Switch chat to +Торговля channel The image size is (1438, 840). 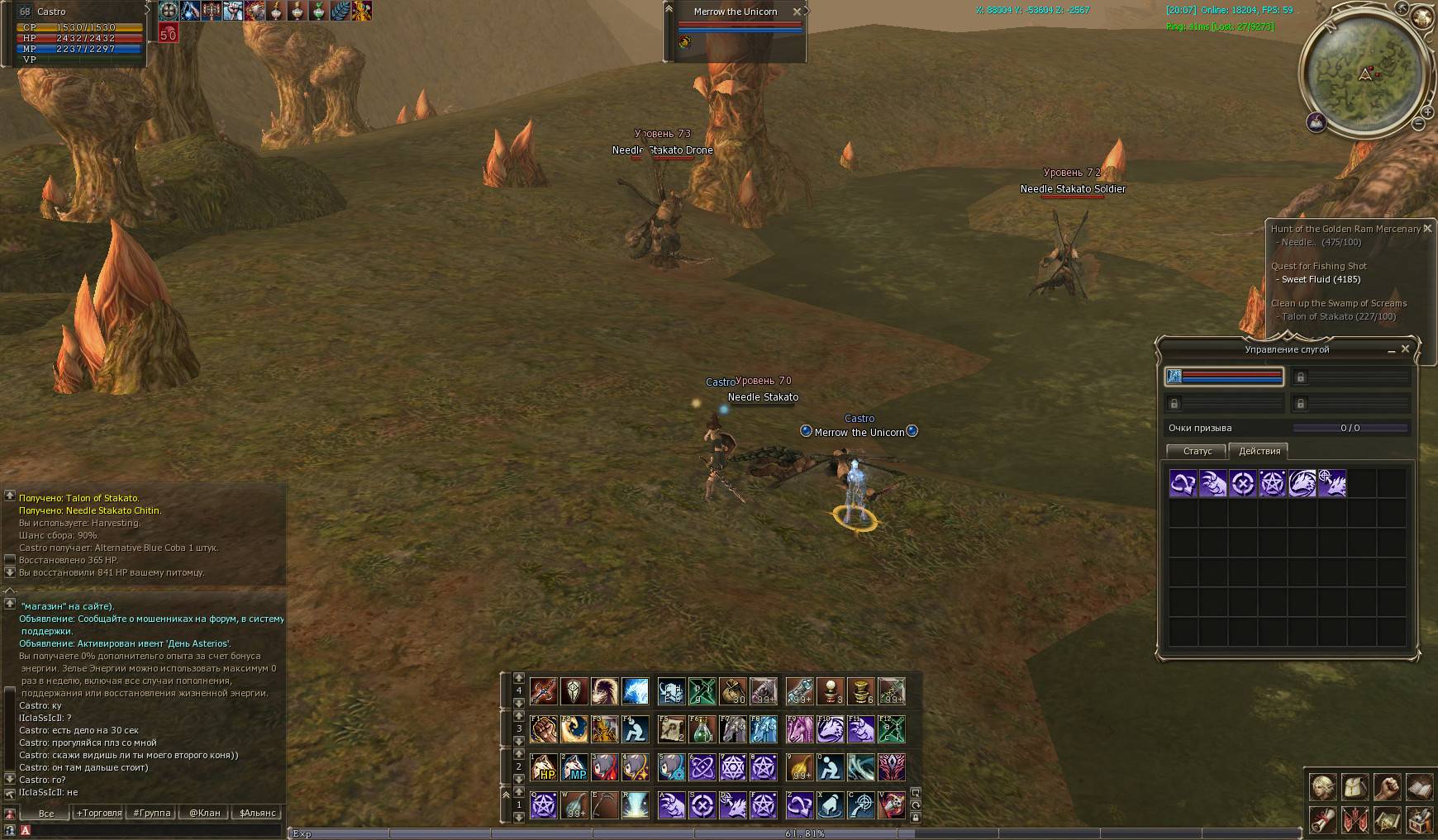pyautogui.click(x=98, y=813)
